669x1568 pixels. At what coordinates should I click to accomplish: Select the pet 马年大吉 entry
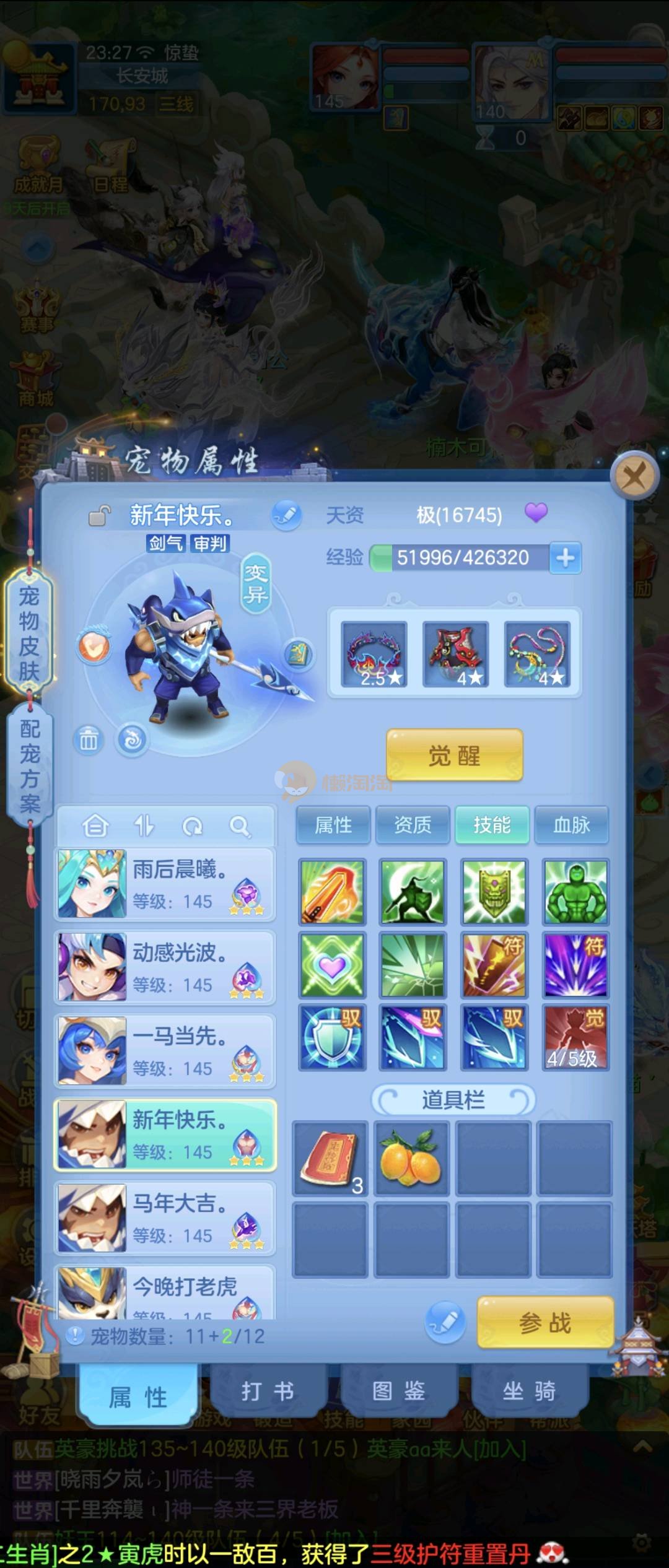165,1218
